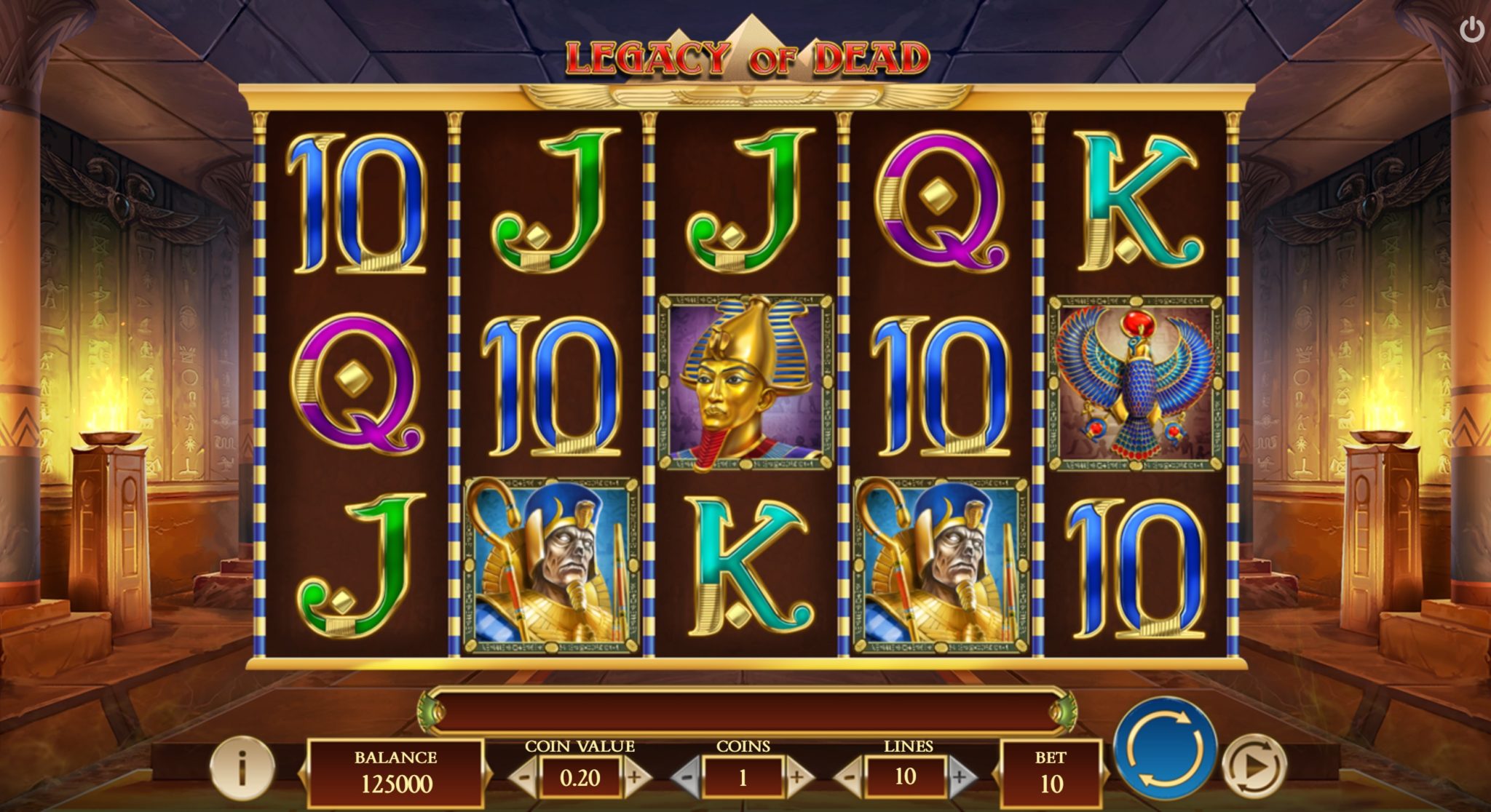Open the paytable info button
The width and height of the screenshot is (1491, 812).
(242, 766)
